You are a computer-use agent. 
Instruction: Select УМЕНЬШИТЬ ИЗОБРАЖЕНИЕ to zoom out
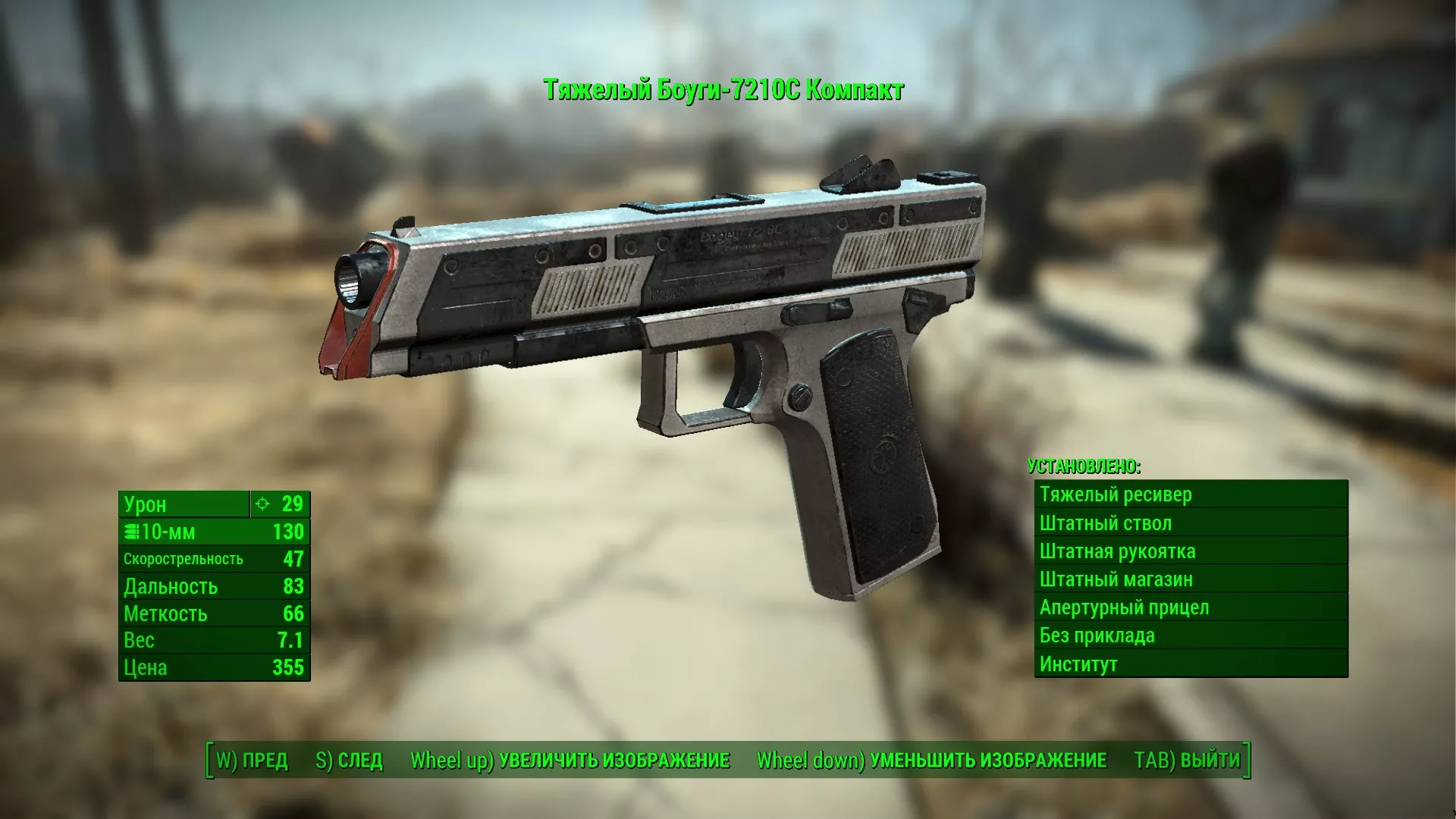point(932,760)
